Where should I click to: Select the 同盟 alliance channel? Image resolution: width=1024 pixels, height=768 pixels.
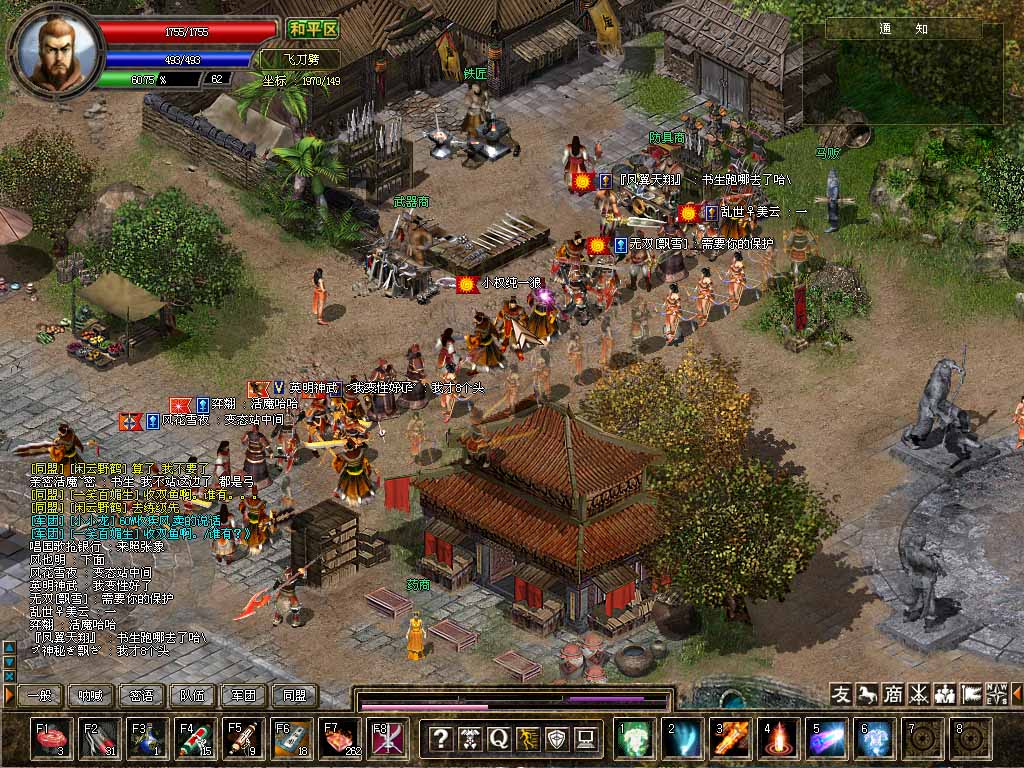(x=295, y=695)
